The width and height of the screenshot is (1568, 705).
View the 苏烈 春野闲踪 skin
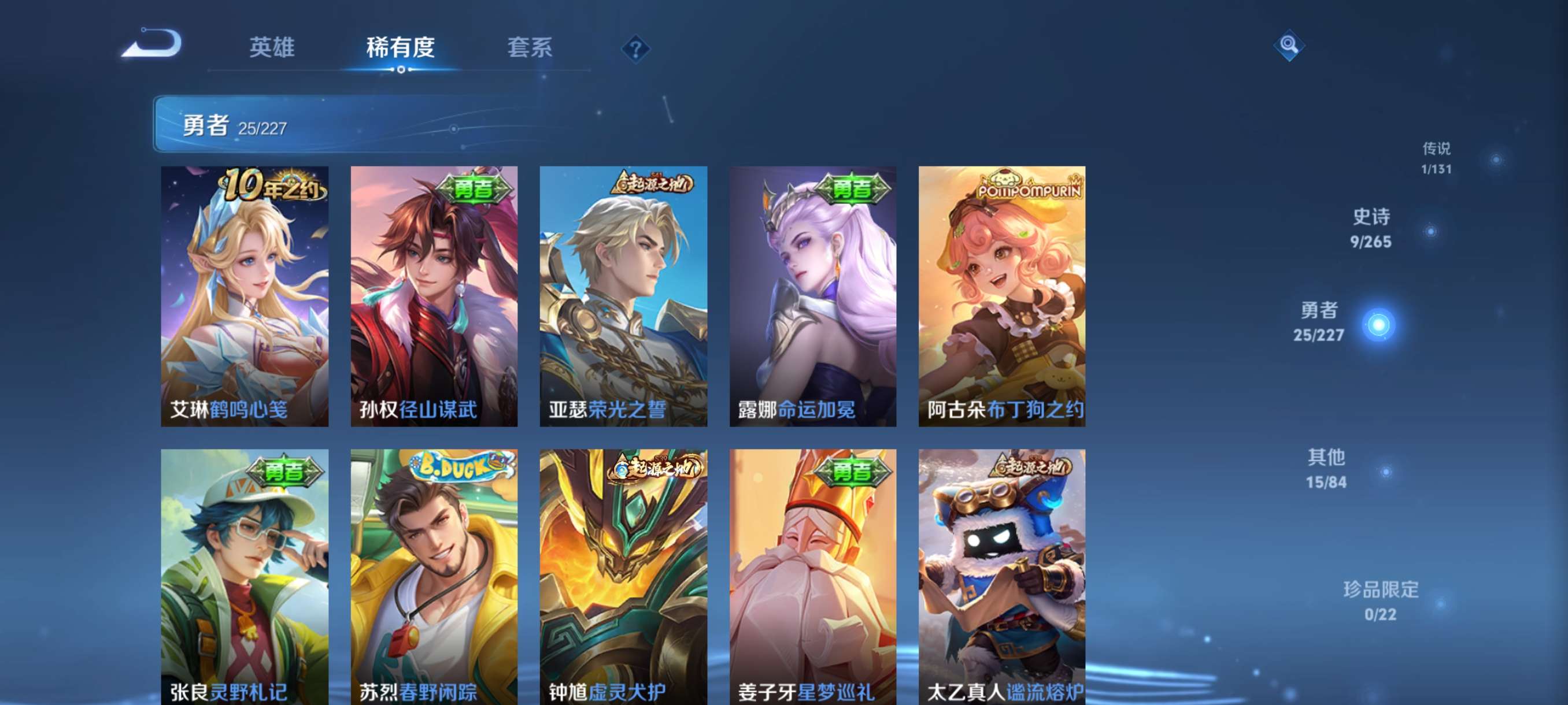pyautogui.click(x=434, y=577)
